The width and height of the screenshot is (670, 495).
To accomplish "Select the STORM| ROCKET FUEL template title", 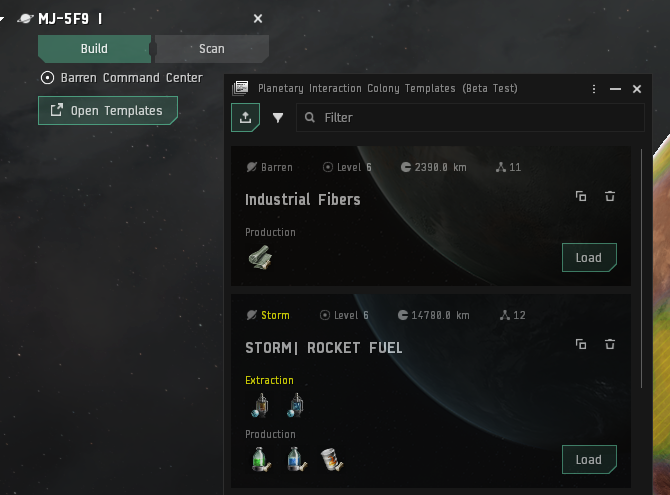I will click(x=324, y=348).
